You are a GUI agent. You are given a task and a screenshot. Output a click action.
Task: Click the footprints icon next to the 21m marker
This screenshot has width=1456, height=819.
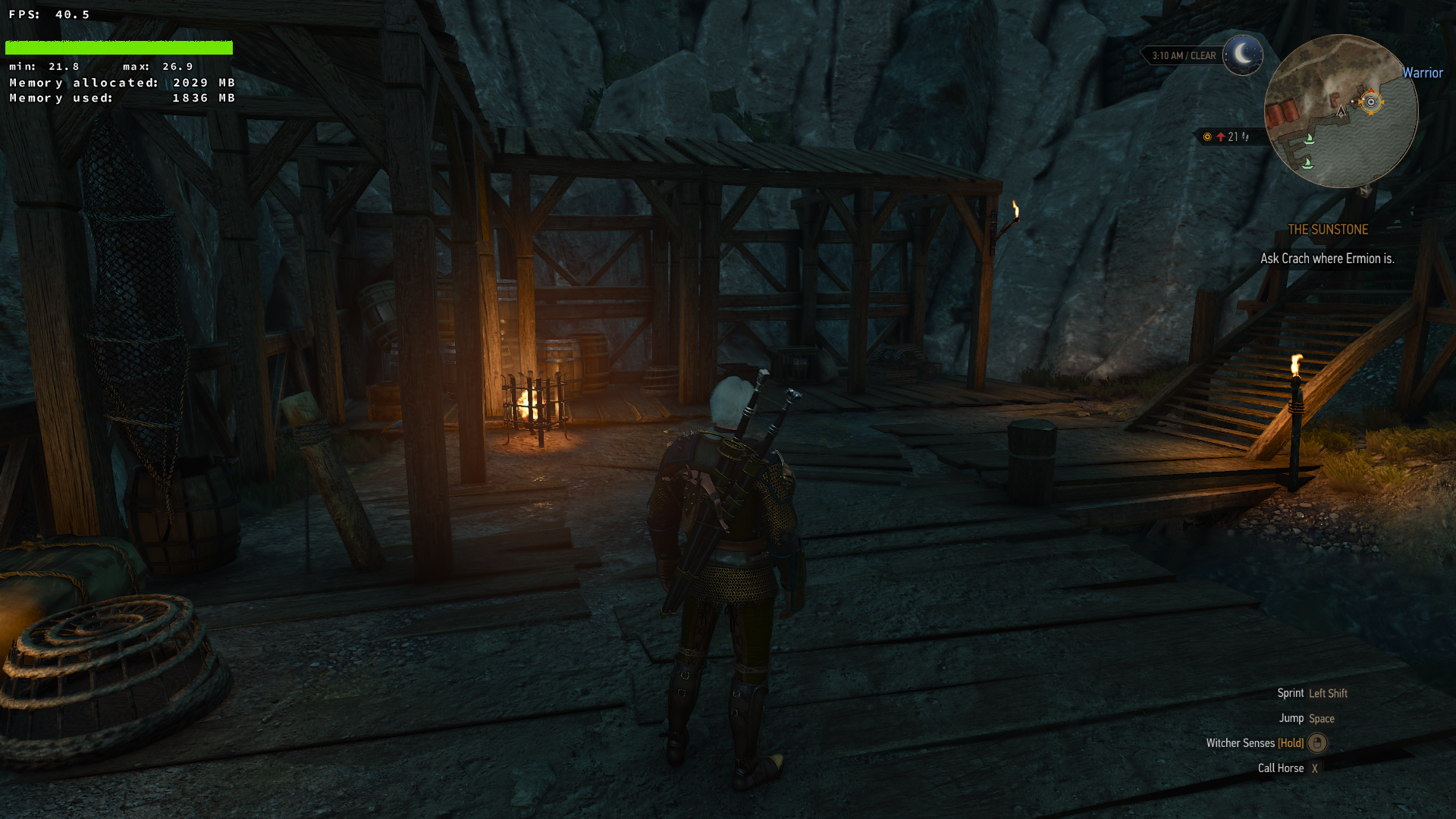(1245, 138)
